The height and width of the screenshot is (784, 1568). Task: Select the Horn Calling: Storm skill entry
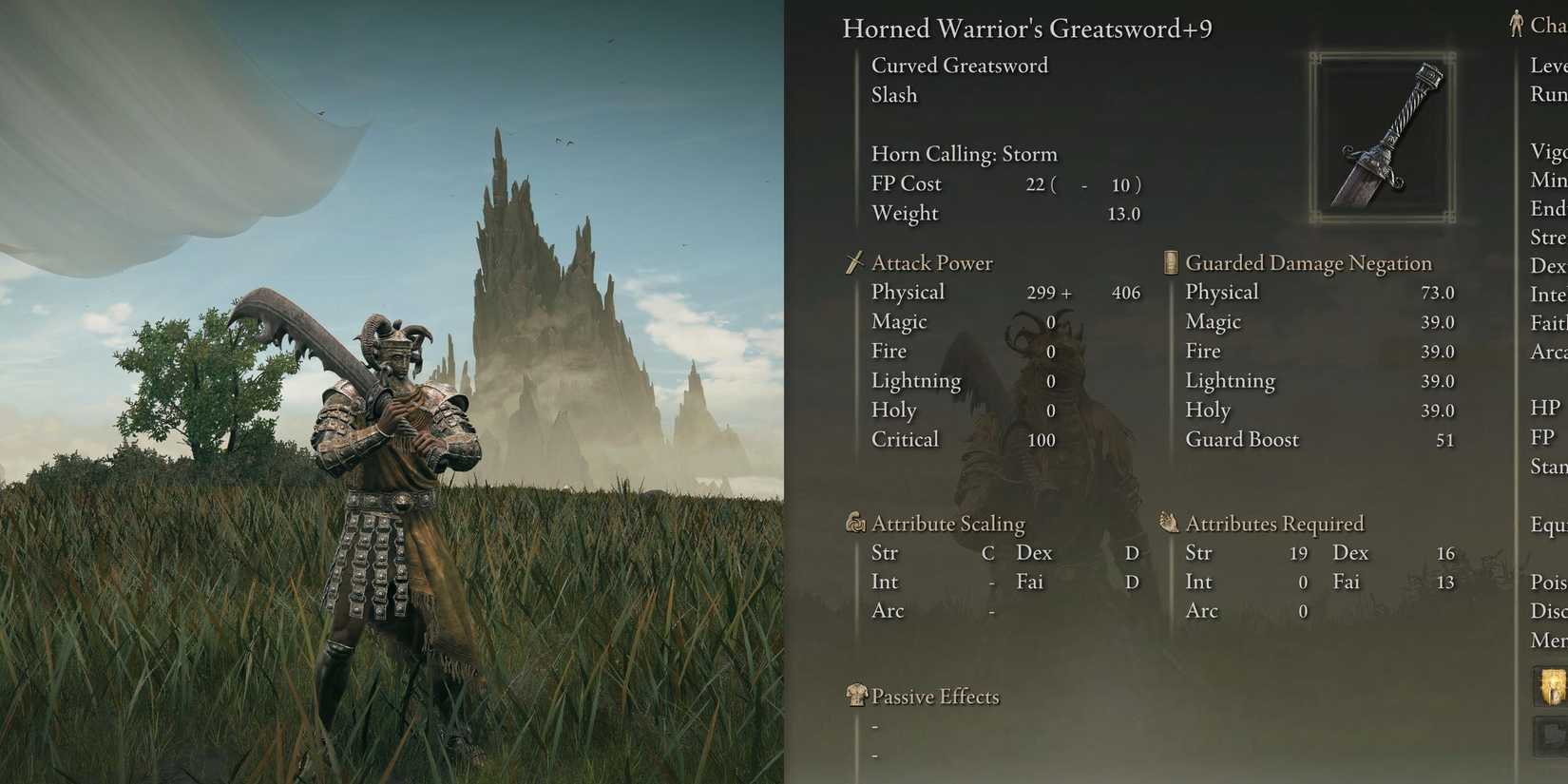click(x=964, y=153)
